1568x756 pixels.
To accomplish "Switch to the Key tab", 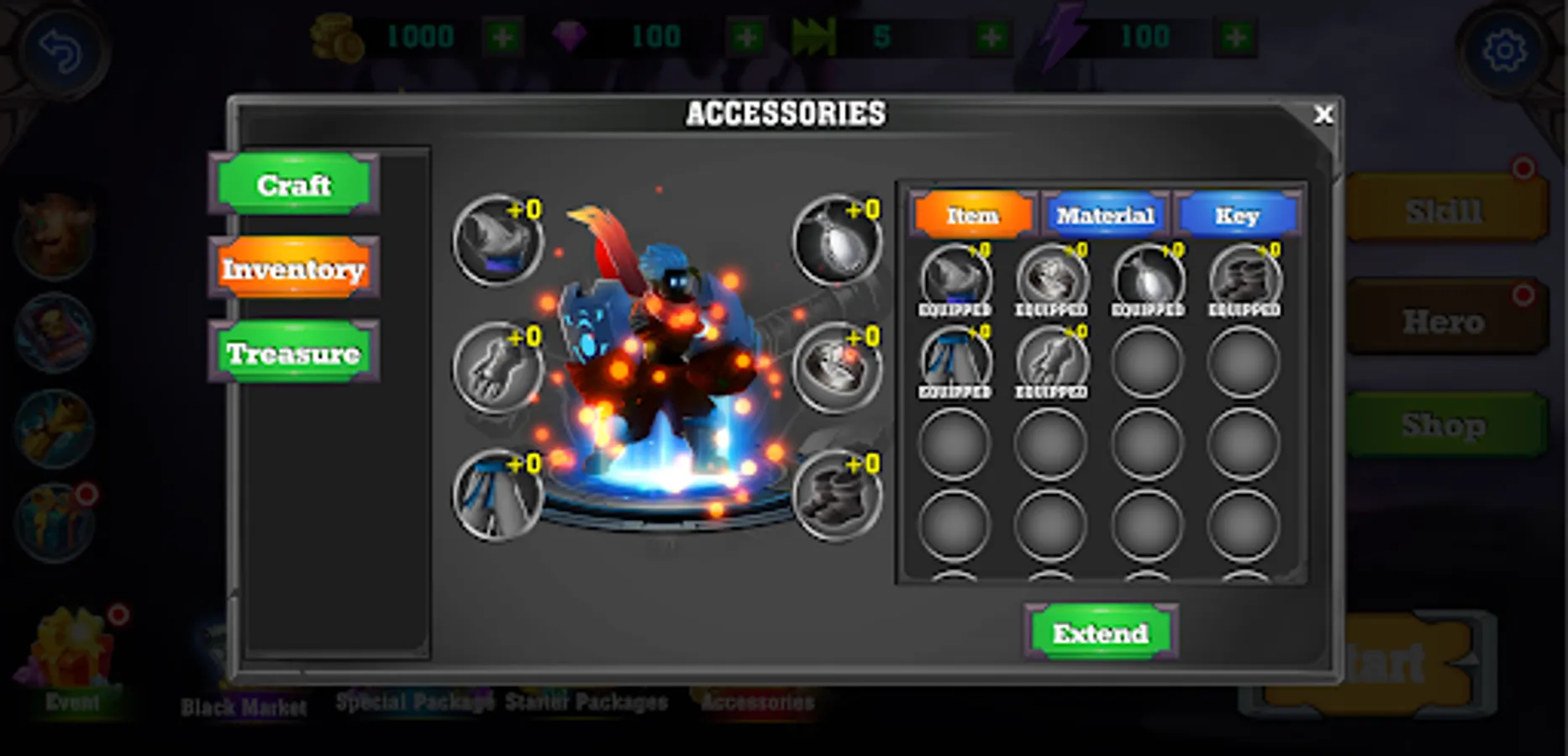I will pos(1237,216).
